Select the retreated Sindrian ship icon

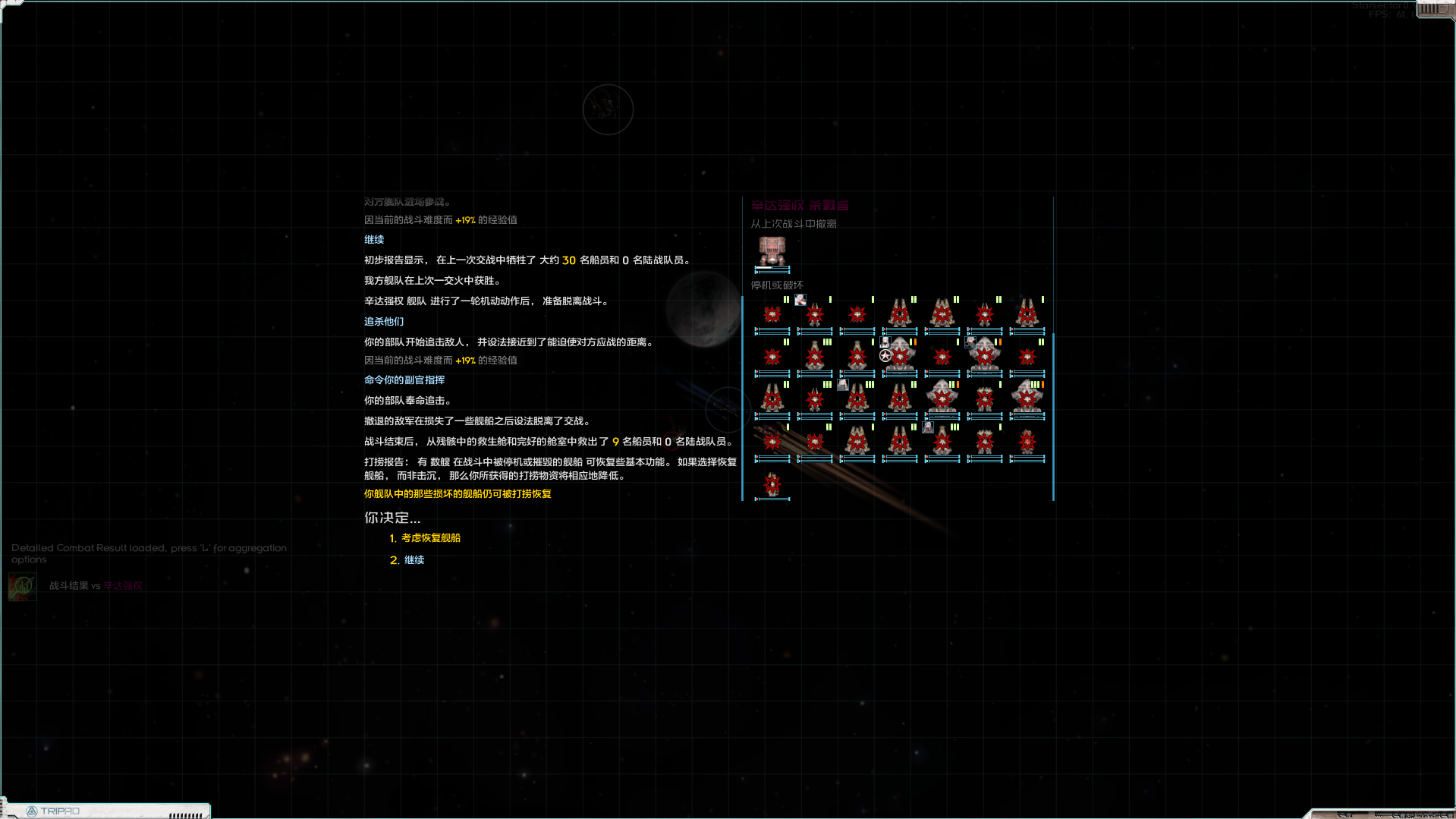772,249
